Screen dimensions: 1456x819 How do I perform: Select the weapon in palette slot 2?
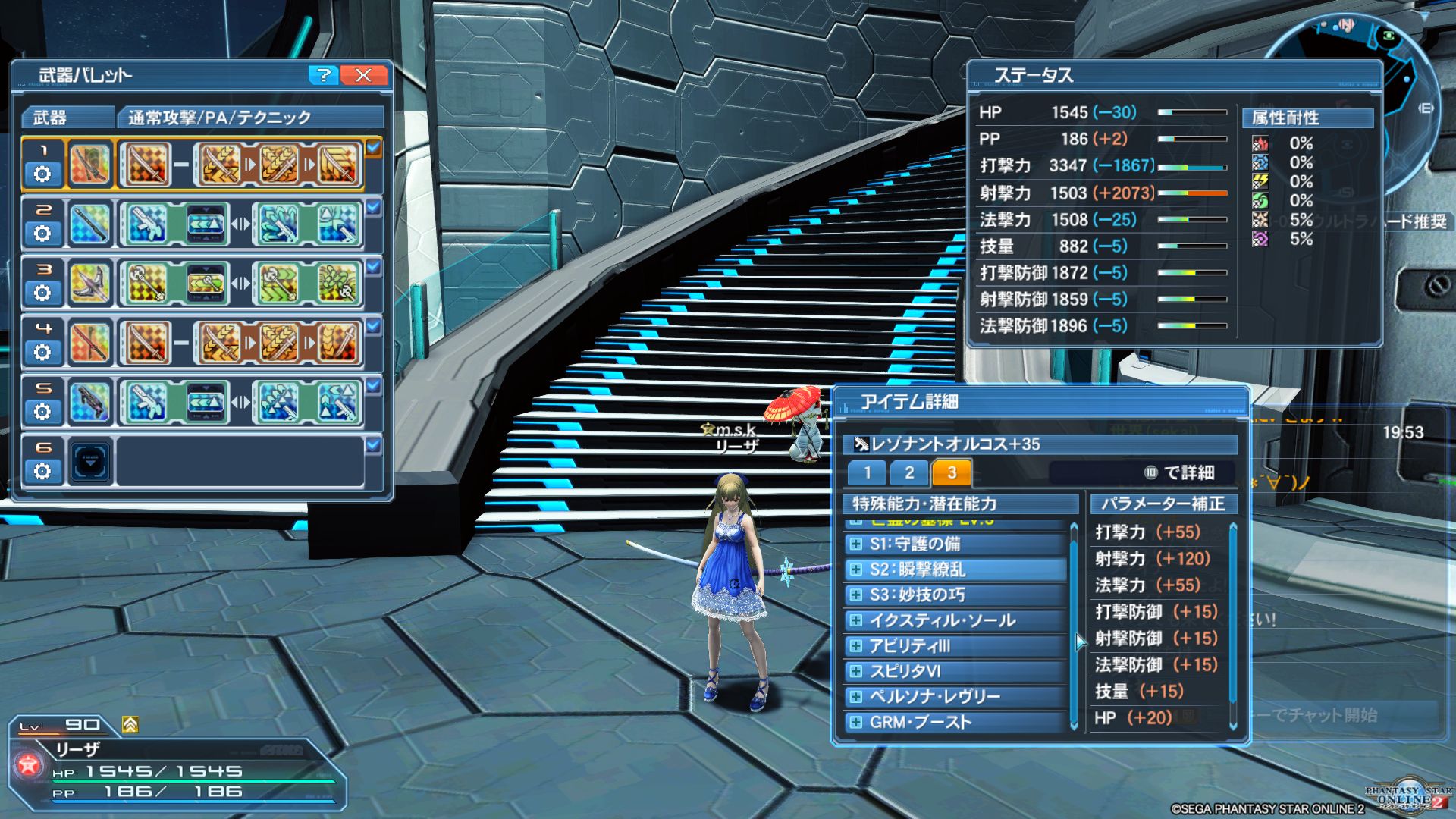point(89,224)
